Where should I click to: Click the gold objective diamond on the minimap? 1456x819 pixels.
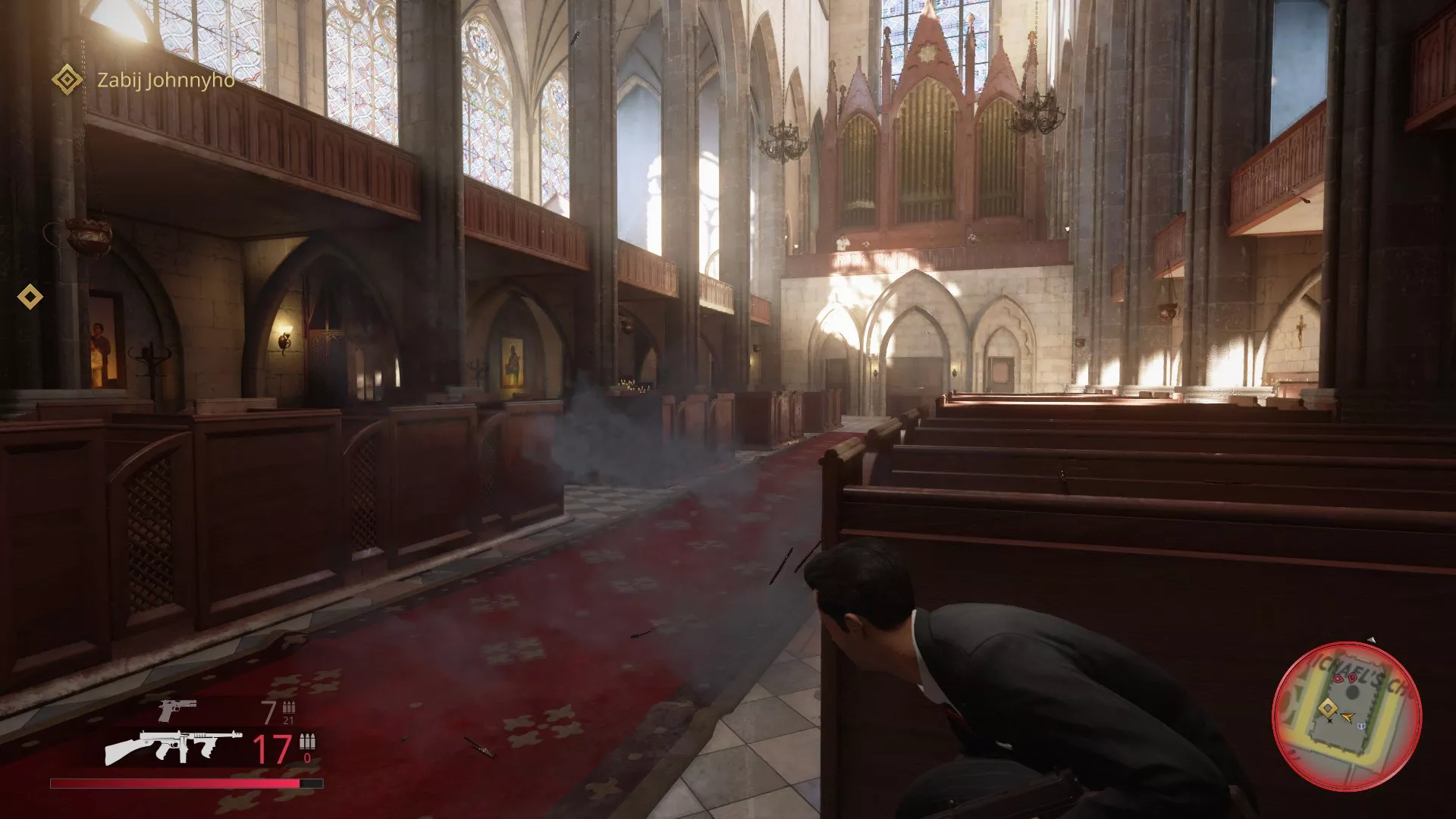click(1328, 710)
